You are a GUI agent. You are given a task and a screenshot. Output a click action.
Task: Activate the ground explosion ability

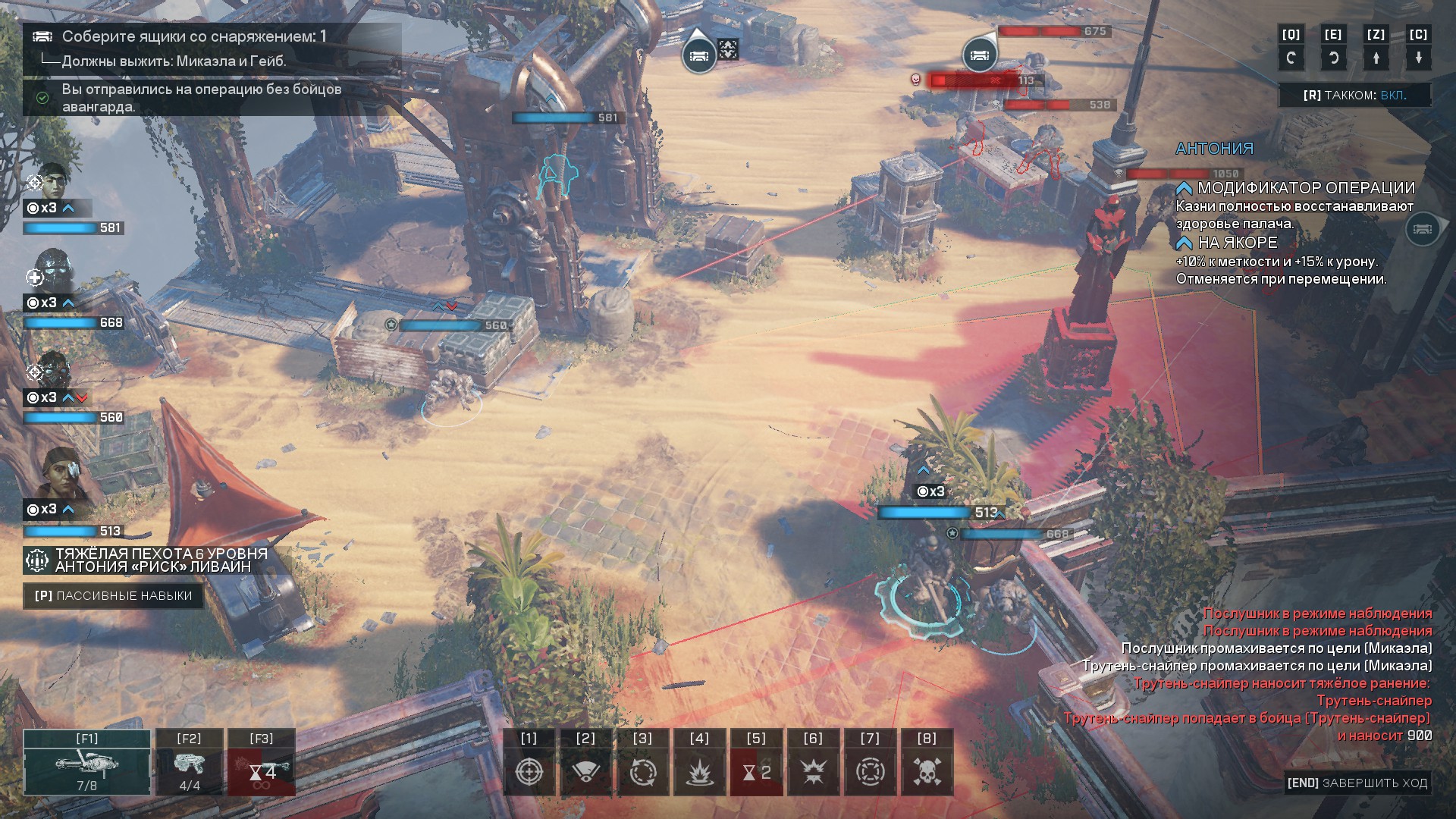tap(699, 771)
